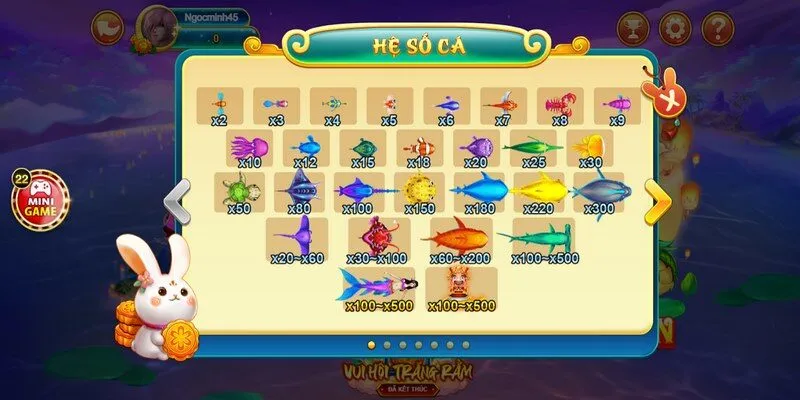Open the question mark help

pyautogui.click(x=717, y=26)
